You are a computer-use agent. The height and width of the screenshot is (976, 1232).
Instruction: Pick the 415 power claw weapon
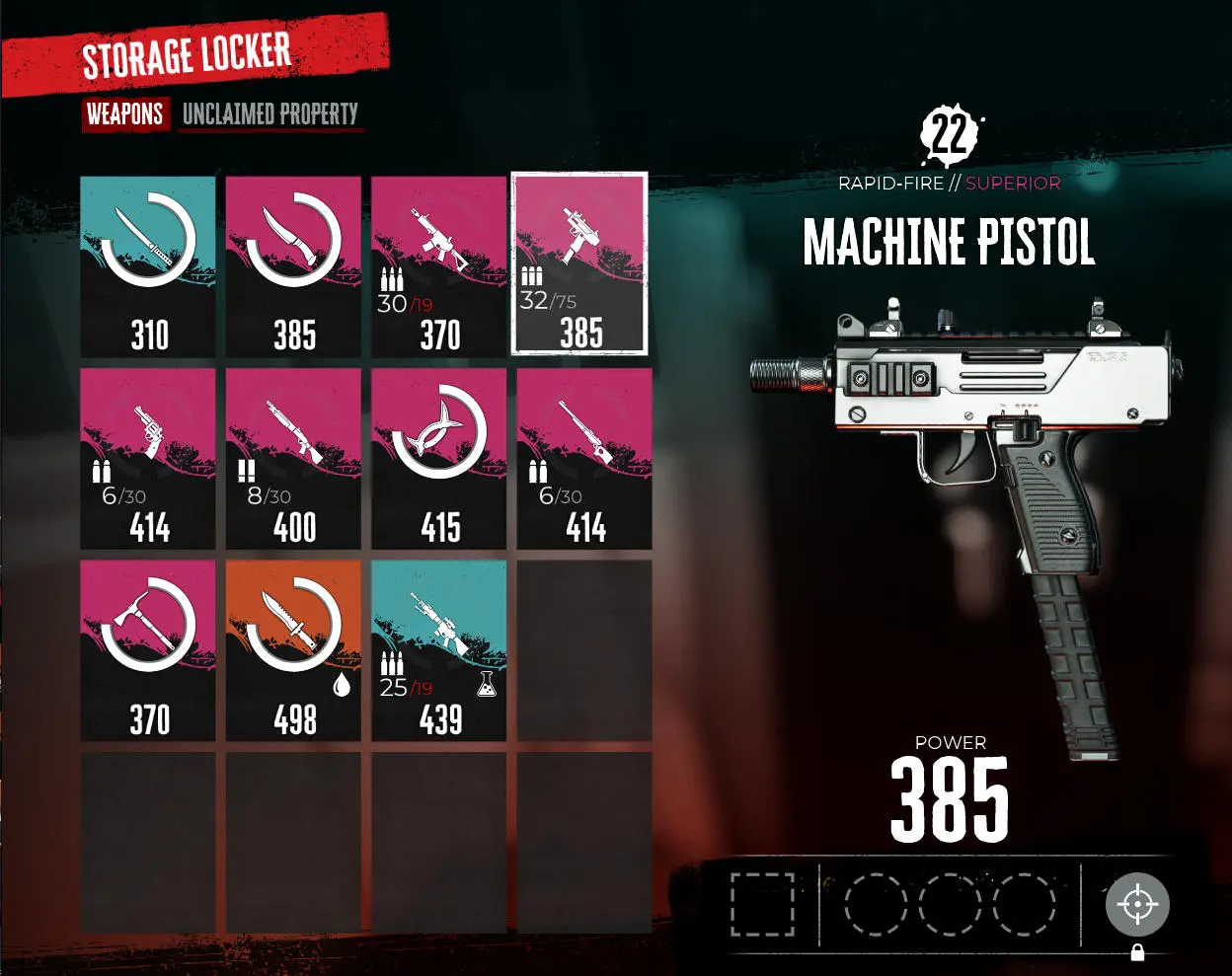coord(438,458)
